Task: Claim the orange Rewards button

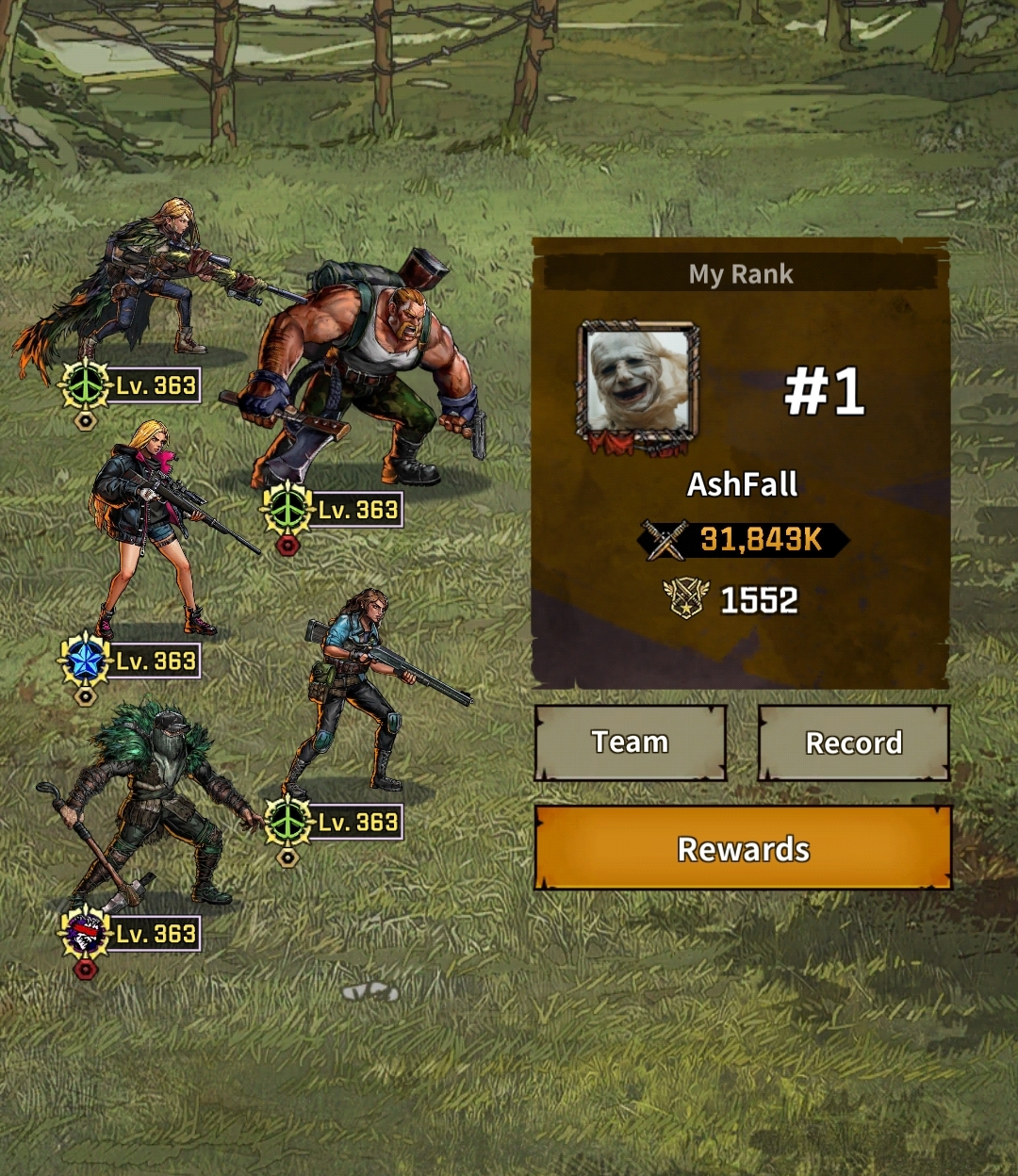Action: (743, 848)
